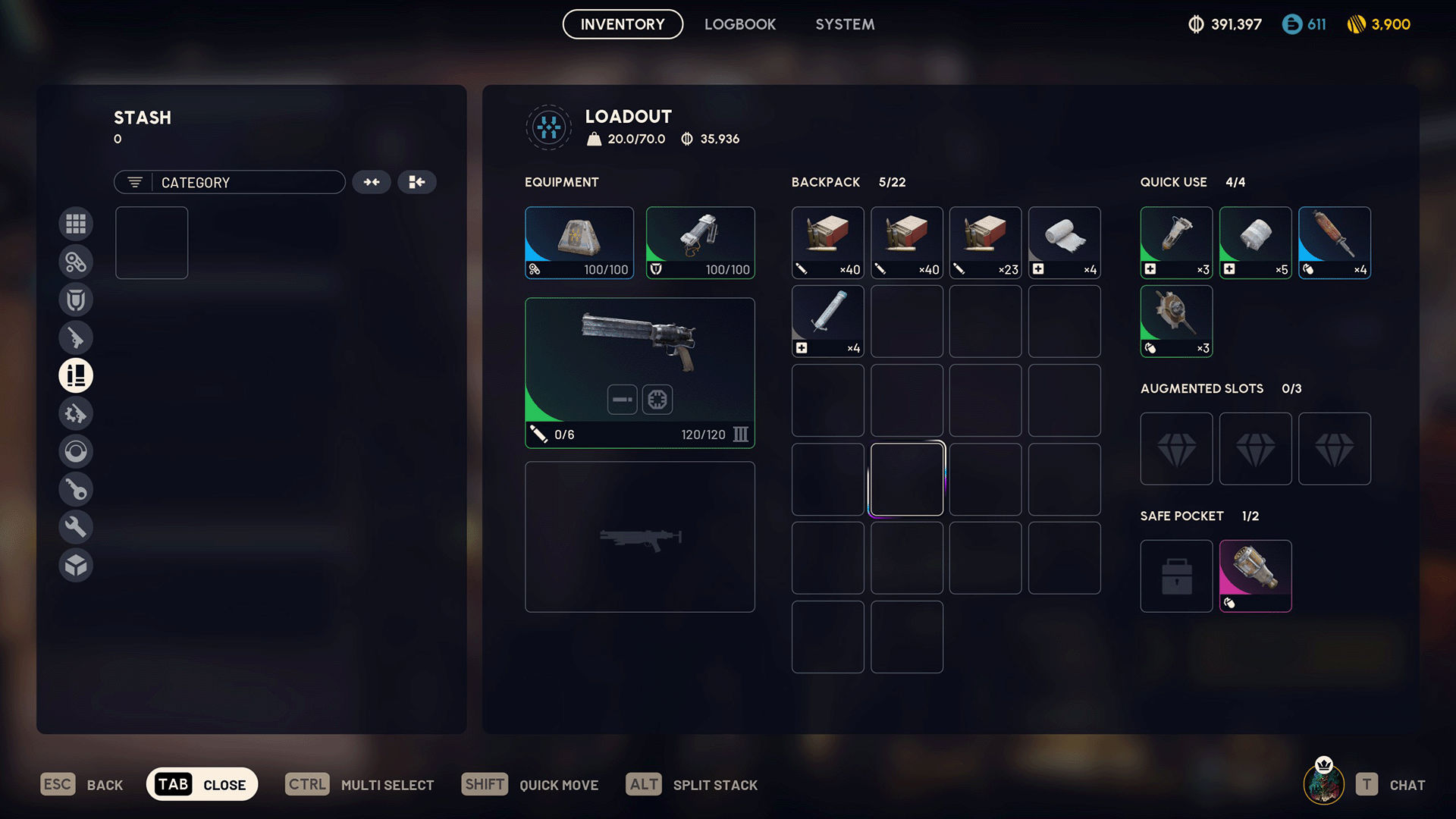Pick the bandage stack in backpack
This screenshot has height=819, width=1456.
click(1064, 243)
